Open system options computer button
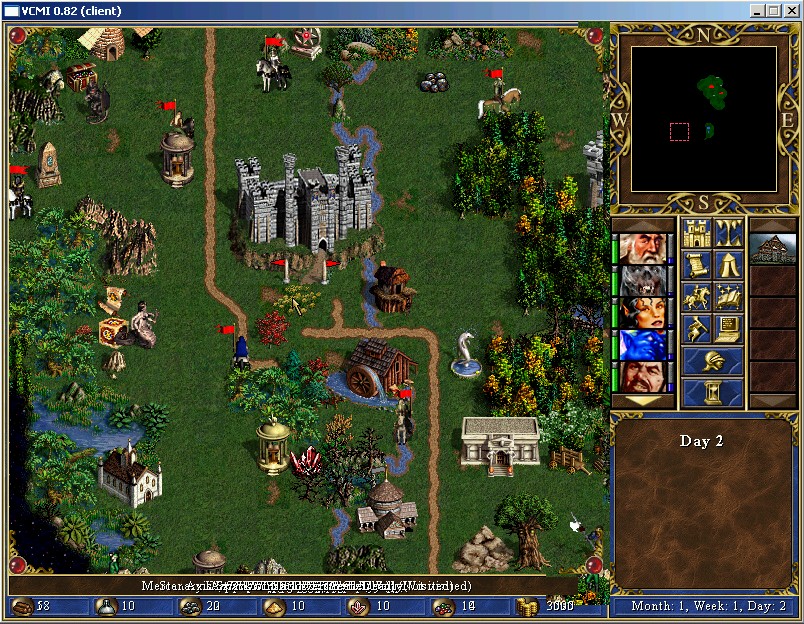The image size is (804, 624). pos(729,329)
